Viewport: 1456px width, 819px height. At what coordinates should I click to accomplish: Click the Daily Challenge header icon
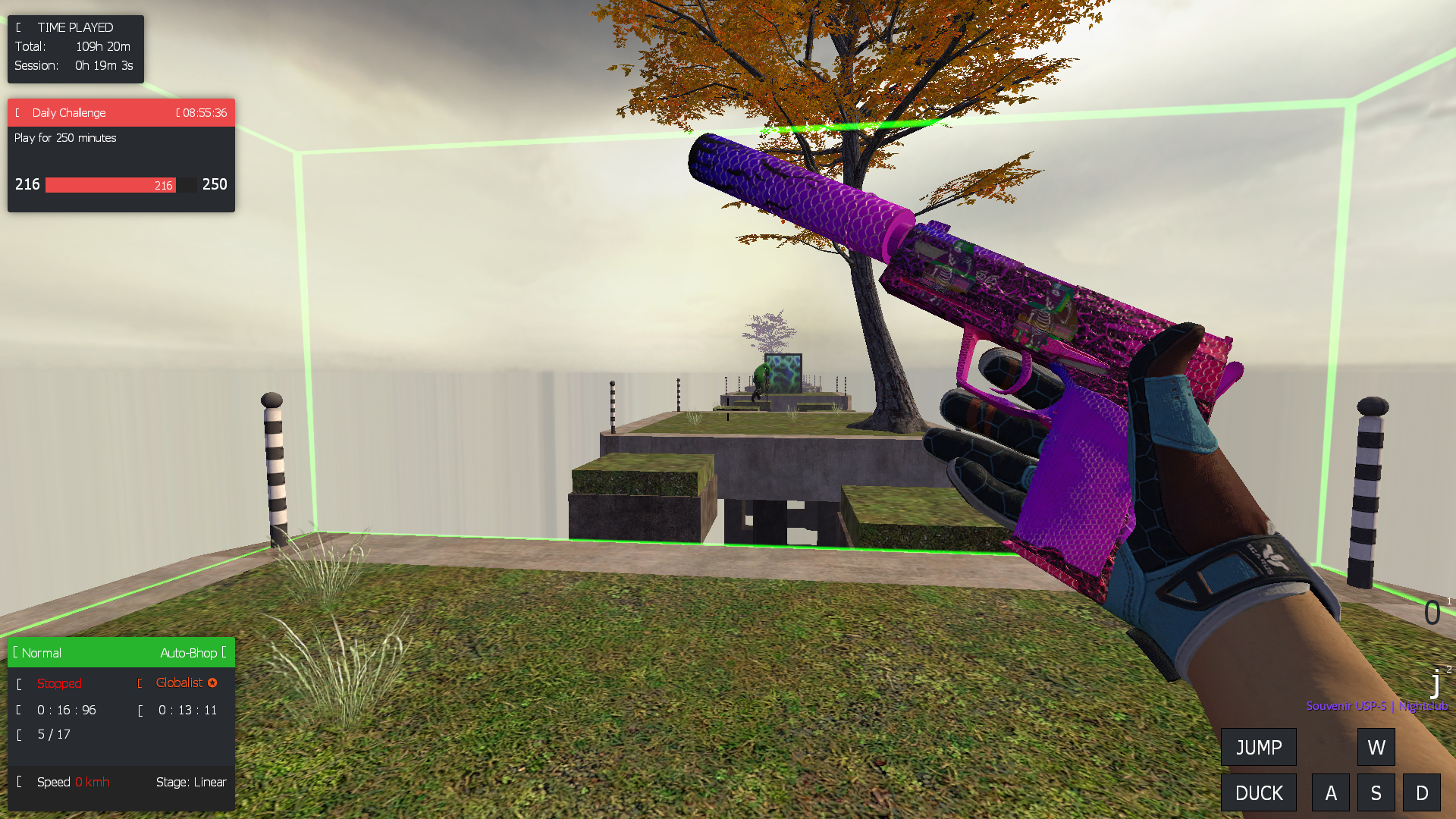(x=15, y=112)
